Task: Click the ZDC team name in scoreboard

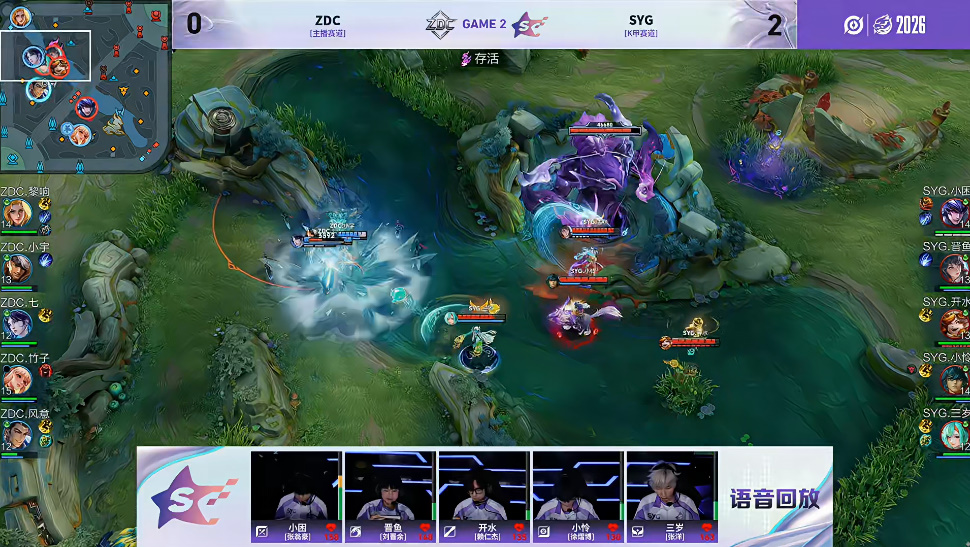Action: point(328,20)
